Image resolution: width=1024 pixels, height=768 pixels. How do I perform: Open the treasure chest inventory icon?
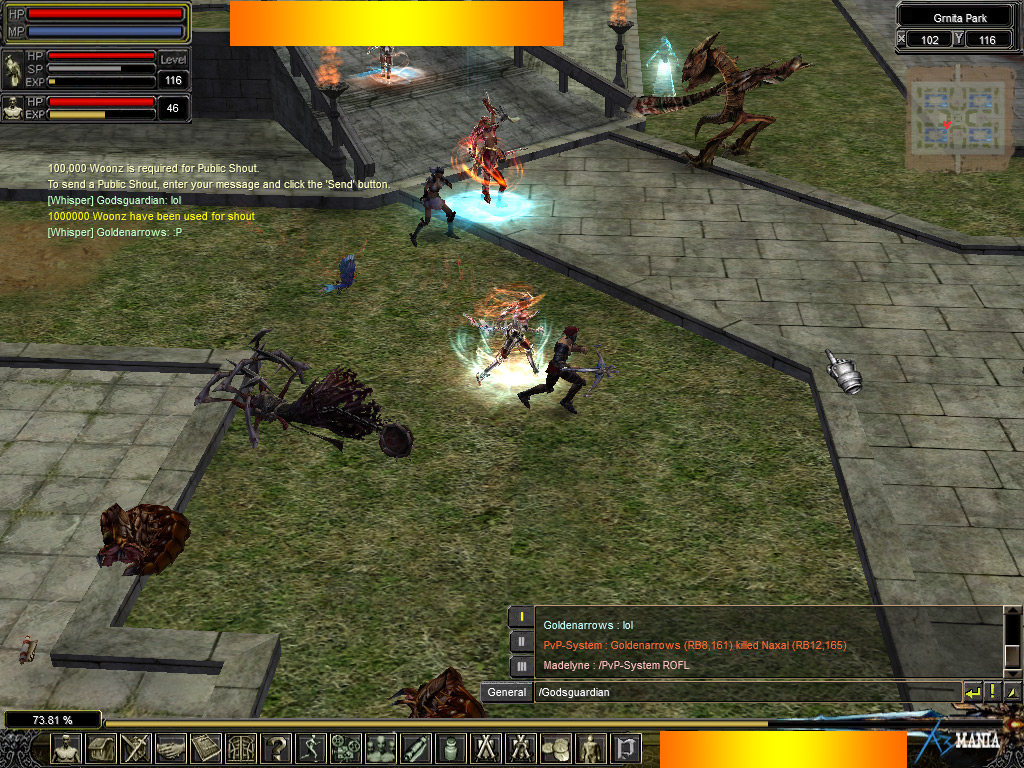tap(101, 747)
